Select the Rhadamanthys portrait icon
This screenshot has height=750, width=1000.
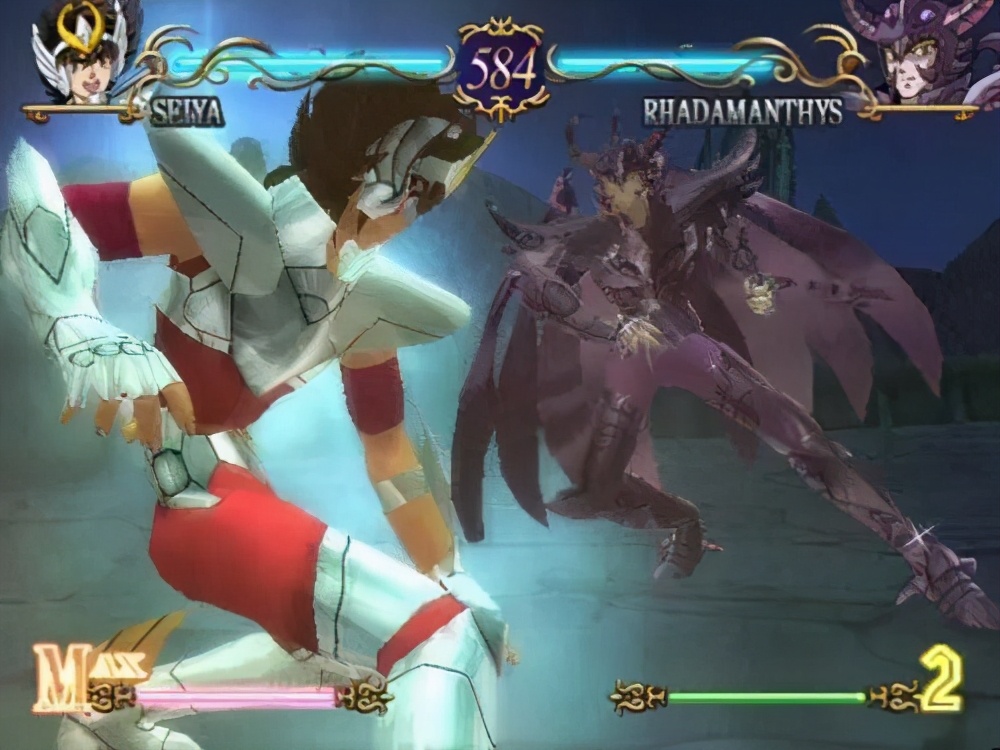(915, 50)
